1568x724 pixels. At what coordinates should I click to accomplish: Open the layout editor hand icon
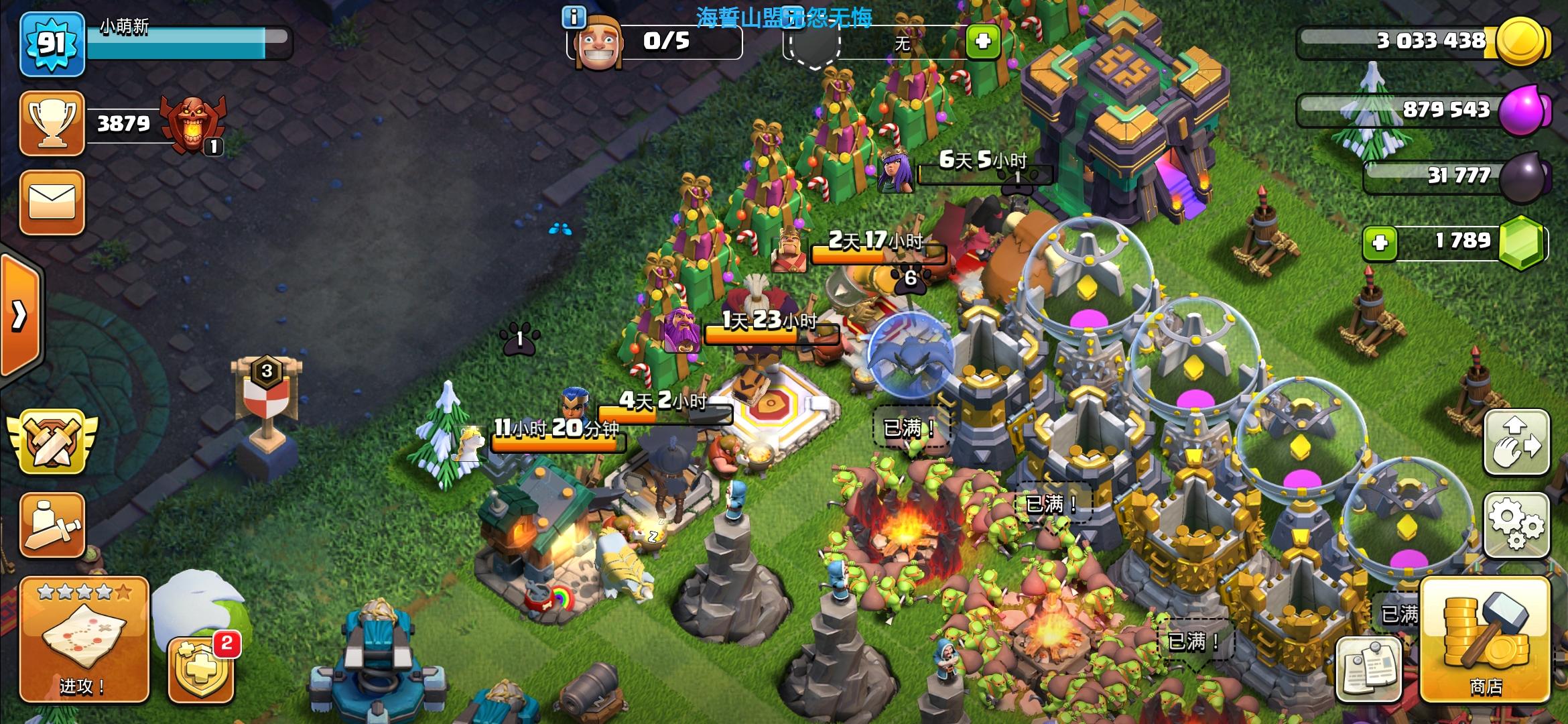(x=1518, y=440)
